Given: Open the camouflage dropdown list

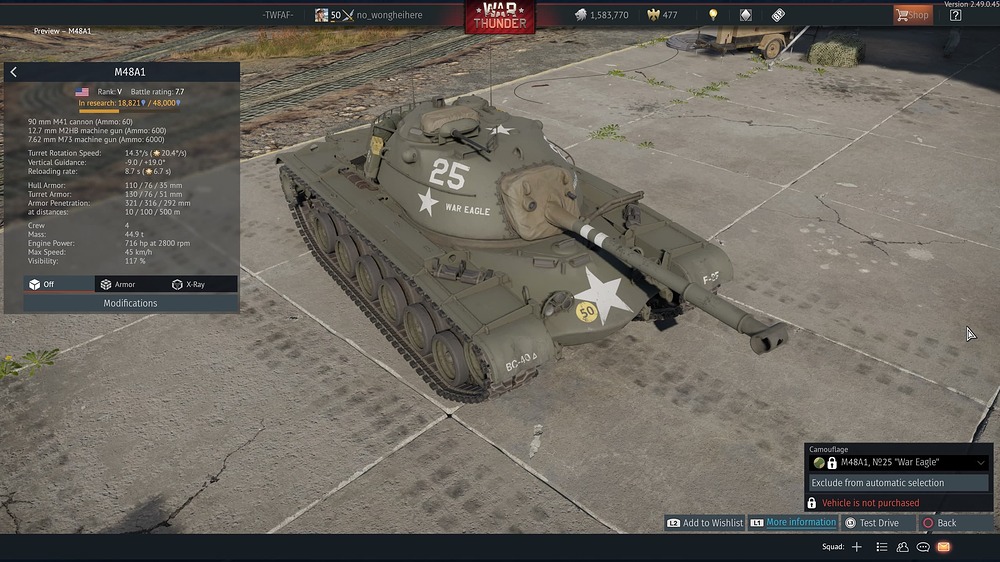Looking at the screenshot, I should (x=981, y=463).
